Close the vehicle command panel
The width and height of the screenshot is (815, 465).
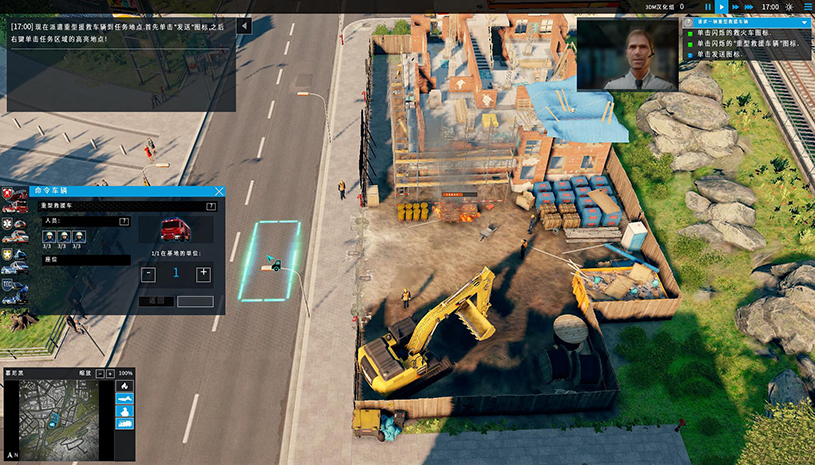coord(219,190)
